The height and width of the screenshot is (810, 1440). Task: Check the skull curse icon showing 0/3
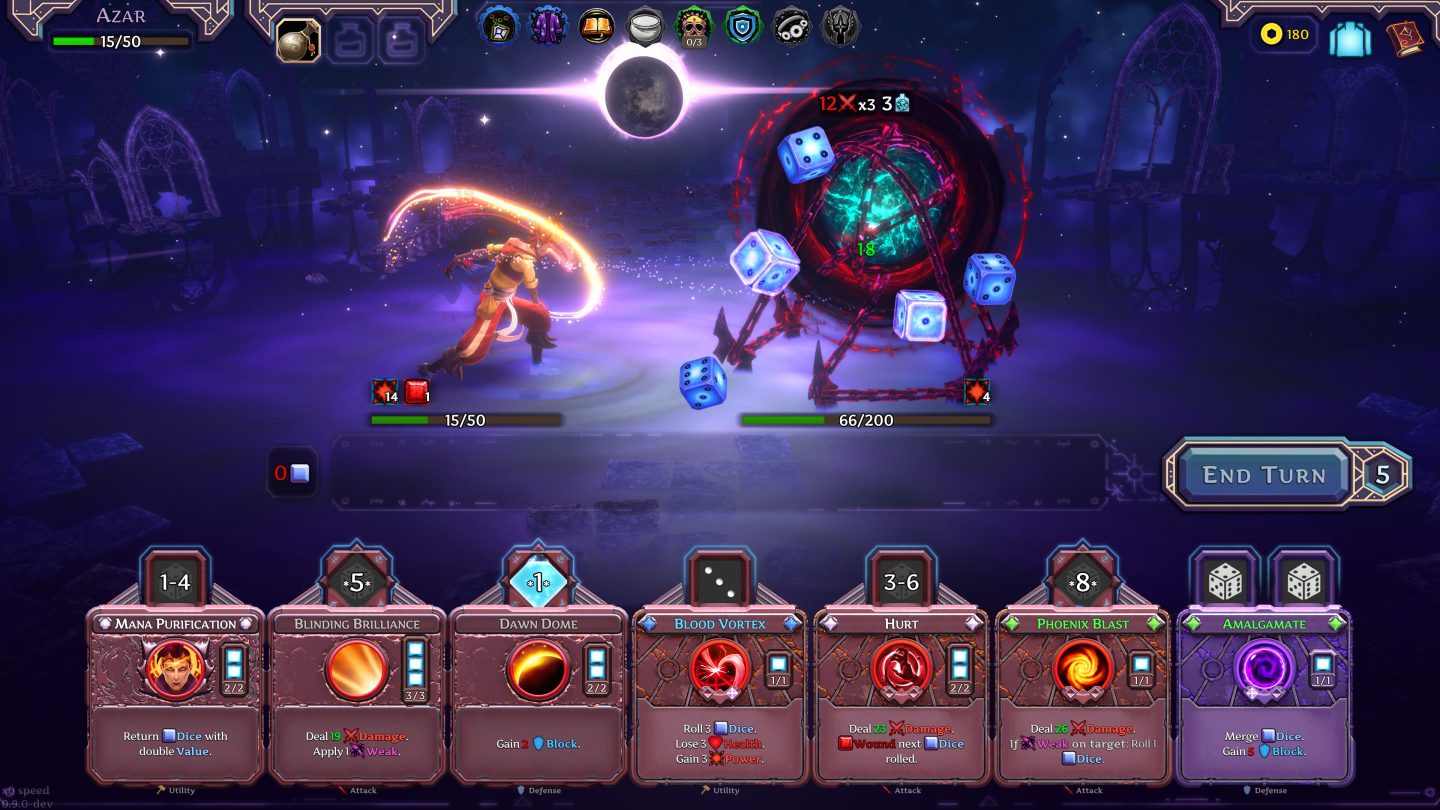click(694, 25)
